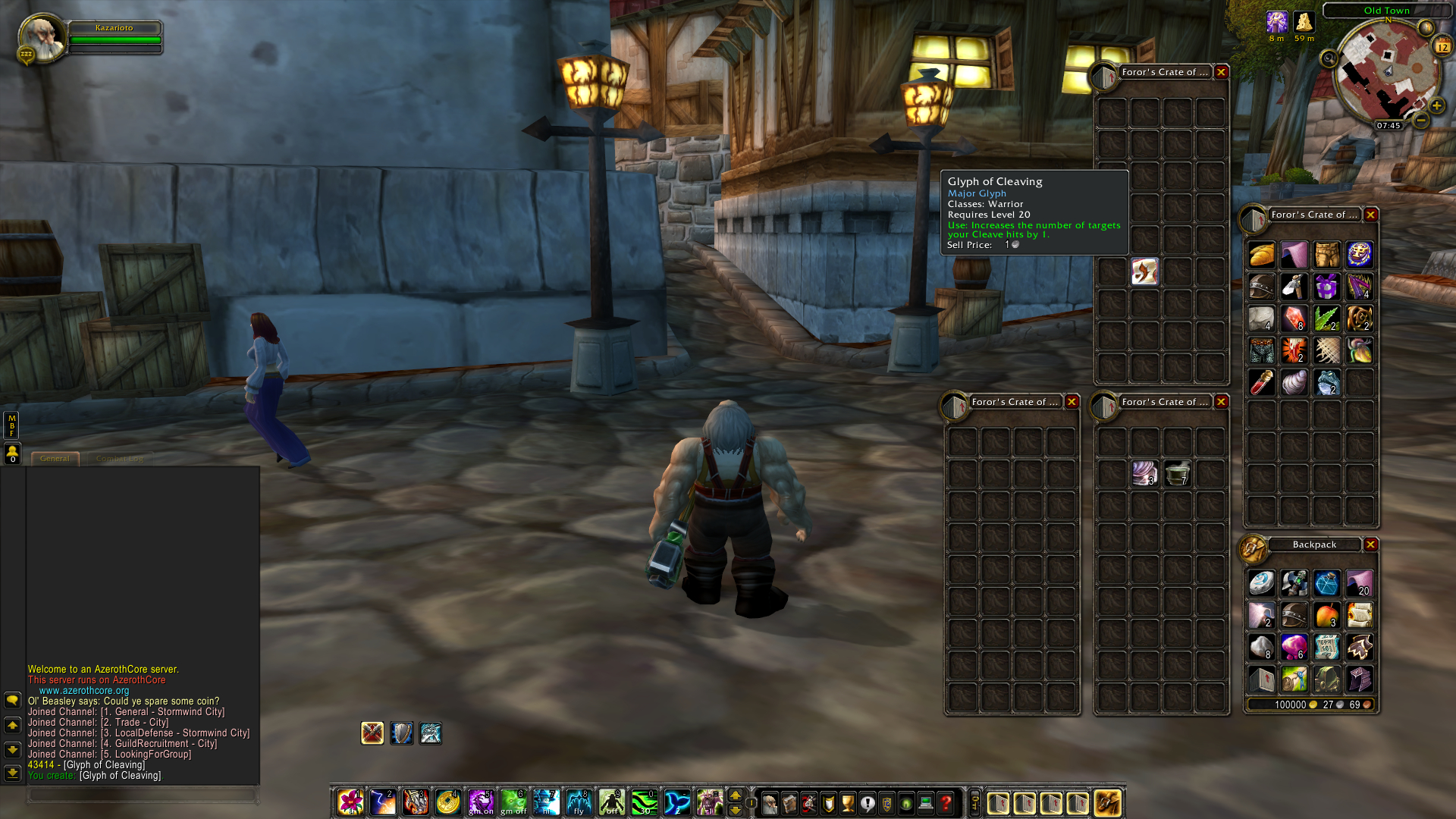Toggle the 'gm off' ability
Image resolution: width=1456 pixels, height=819 pixels.
(x=513, y=802)
